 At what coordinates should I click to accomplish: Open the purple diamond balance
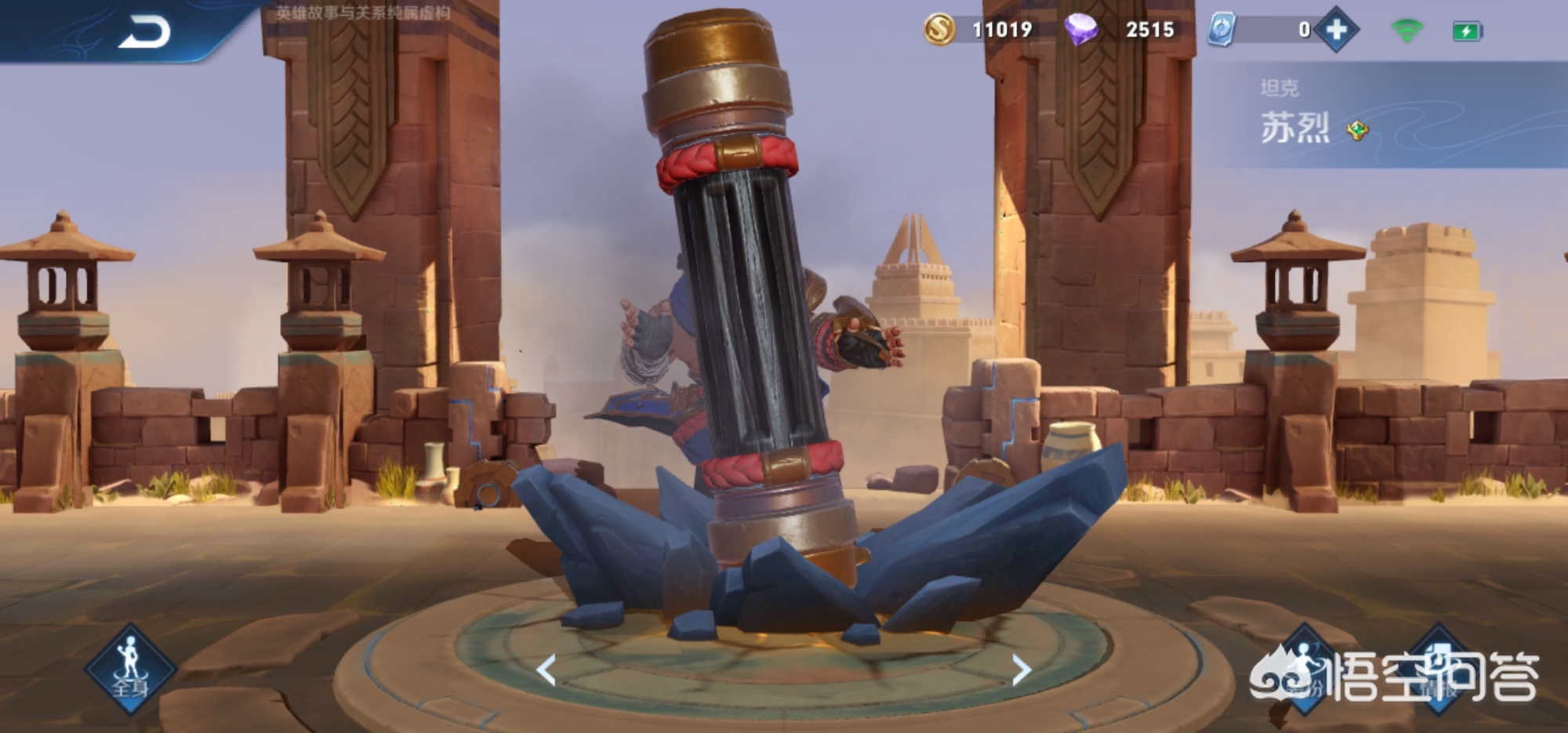point(1080,30)
